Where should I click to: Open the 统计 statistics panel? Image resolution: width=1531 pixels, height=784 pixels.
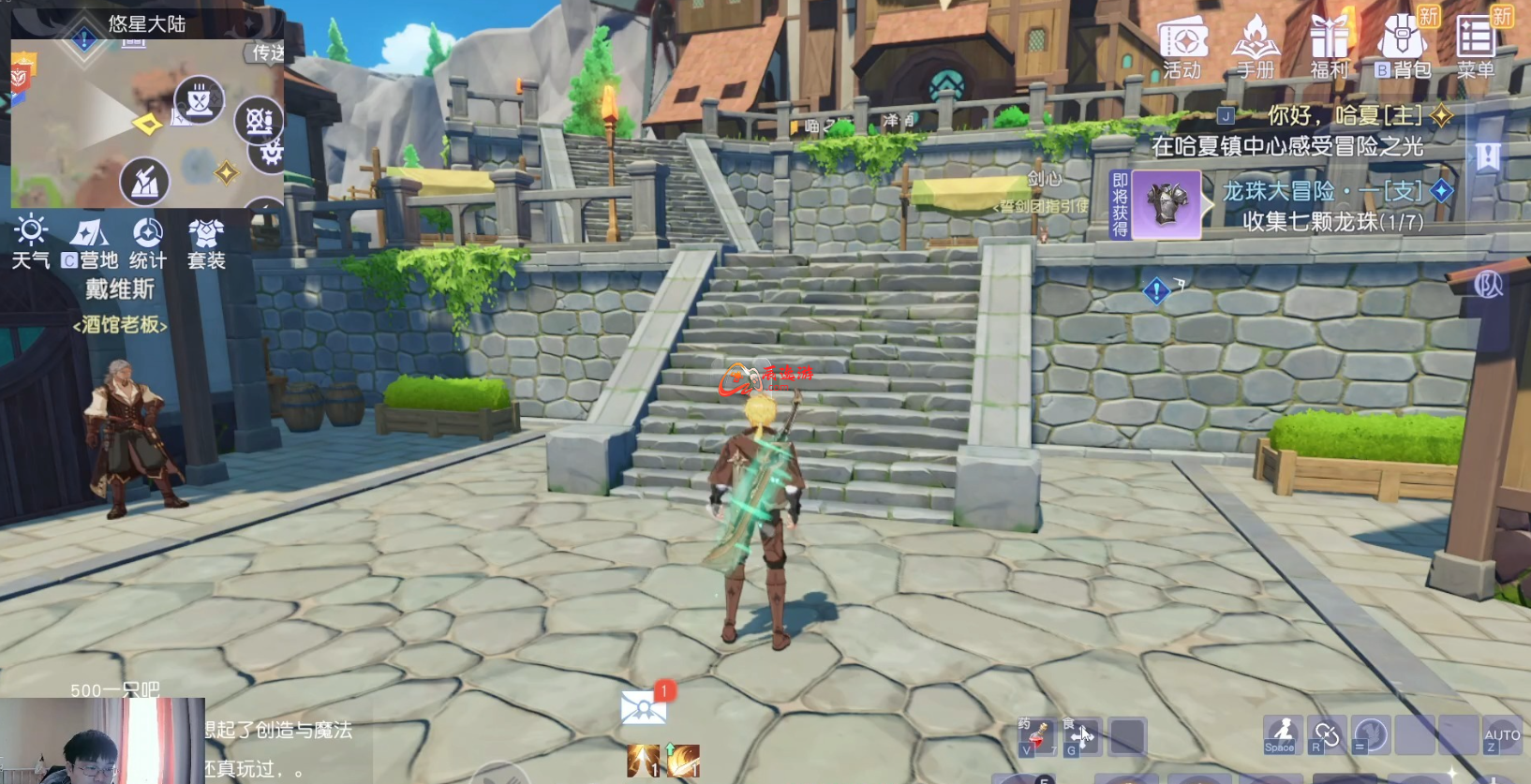[x=148, y=243]
